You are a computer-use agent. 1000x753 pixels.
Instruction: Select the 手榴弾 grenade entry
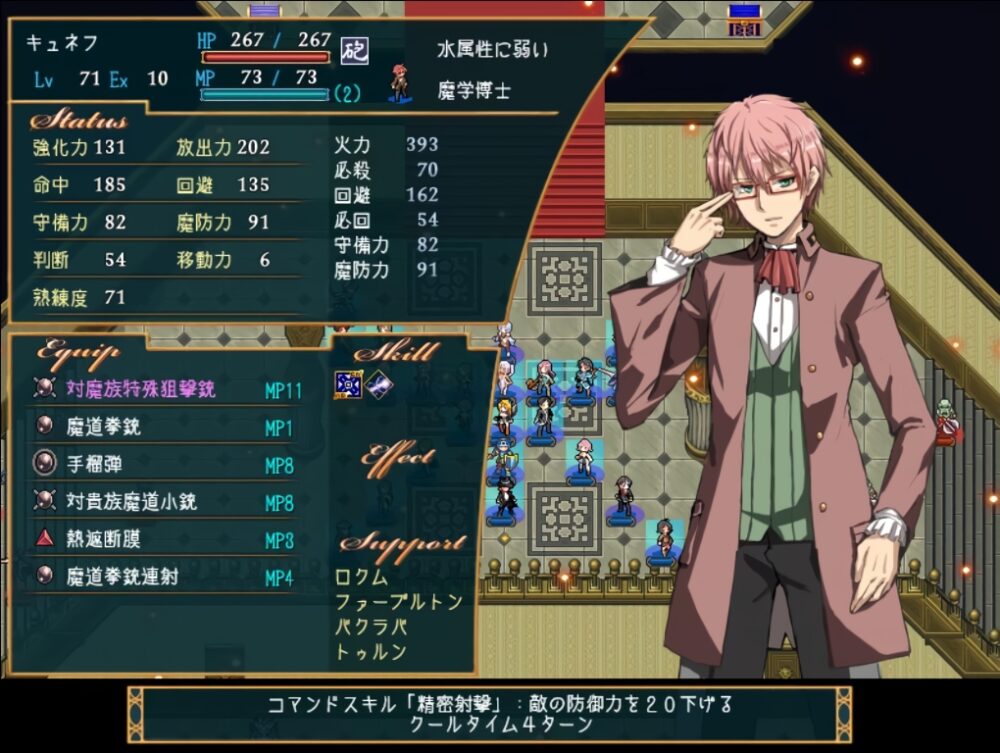coord(96,465)
